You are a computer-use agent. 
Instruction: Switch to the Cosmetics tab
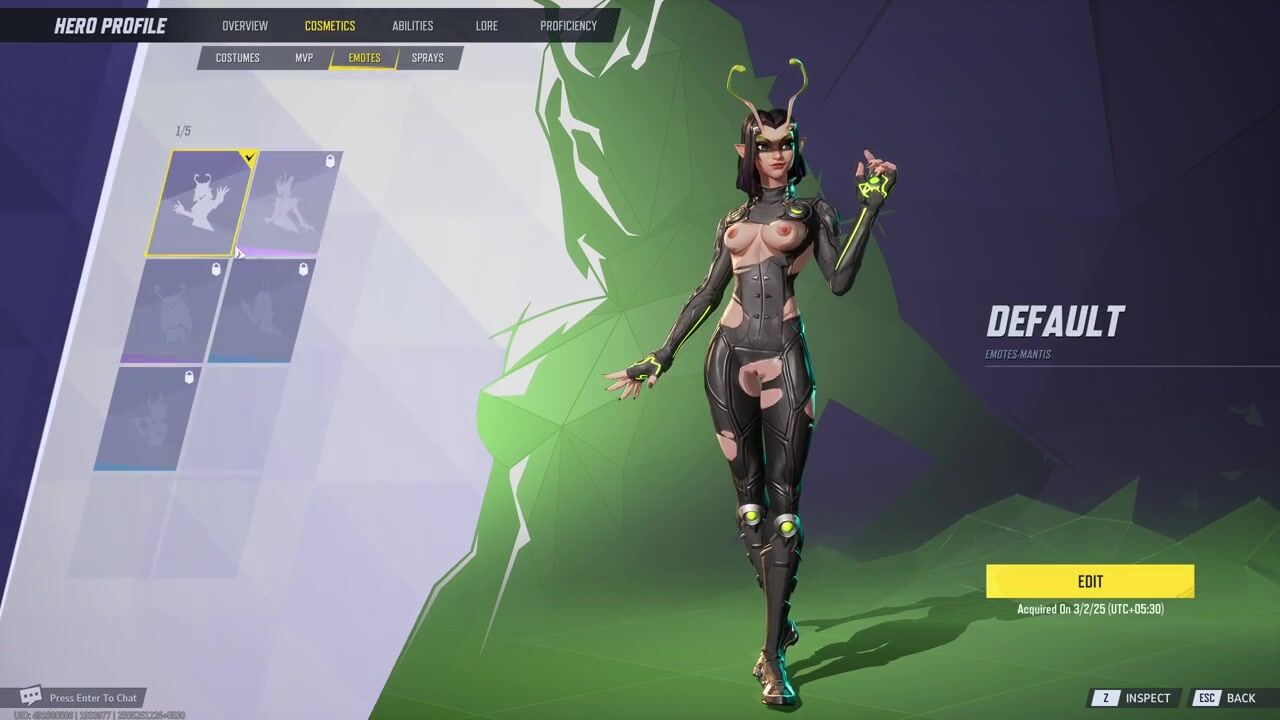click(330, 26)
